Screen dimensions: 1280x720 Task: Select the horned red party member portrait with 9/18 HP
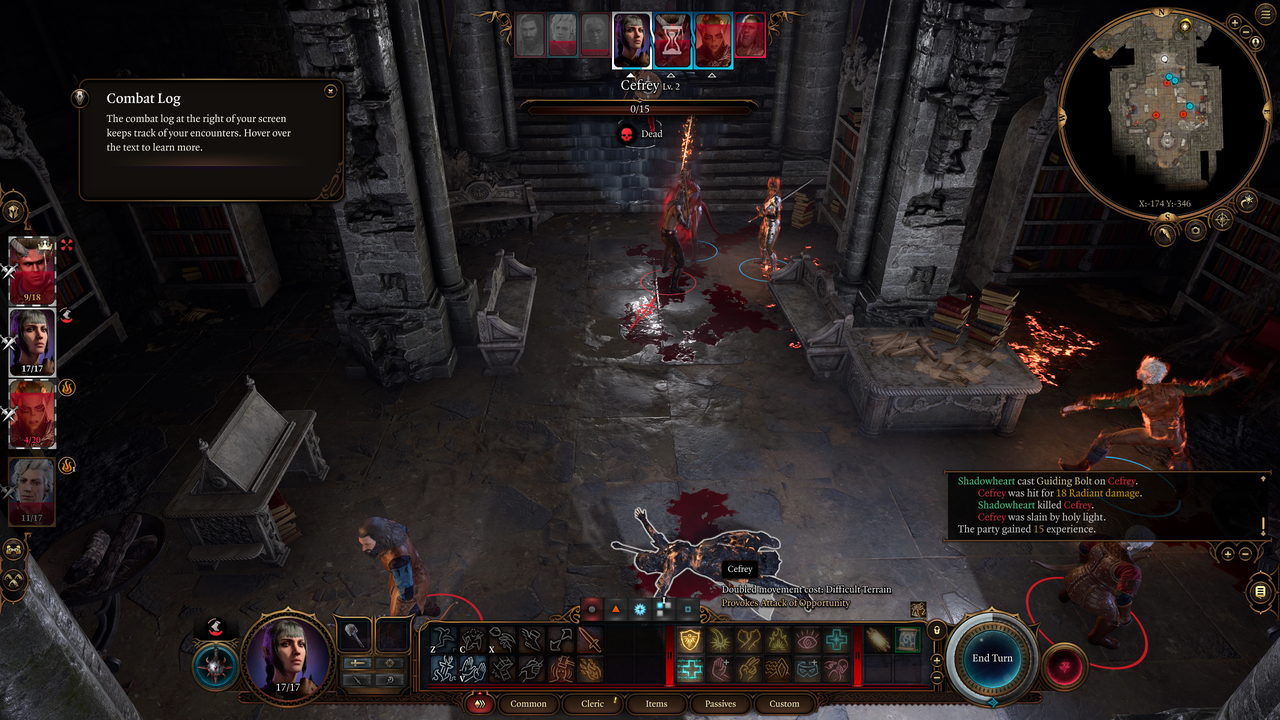(32, 270)
